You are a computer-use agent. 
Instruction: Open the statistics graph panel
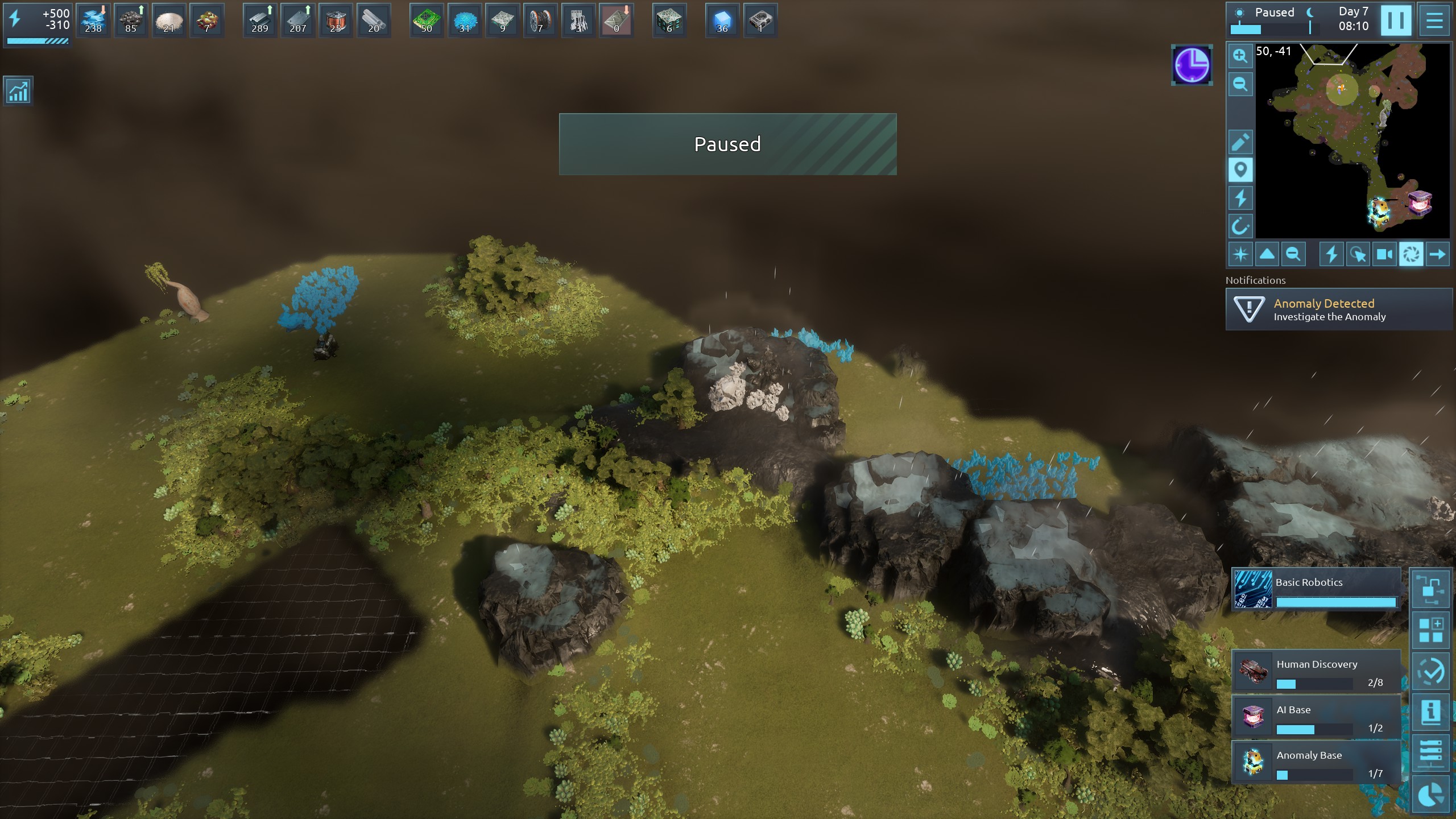[x=18, y=91]
